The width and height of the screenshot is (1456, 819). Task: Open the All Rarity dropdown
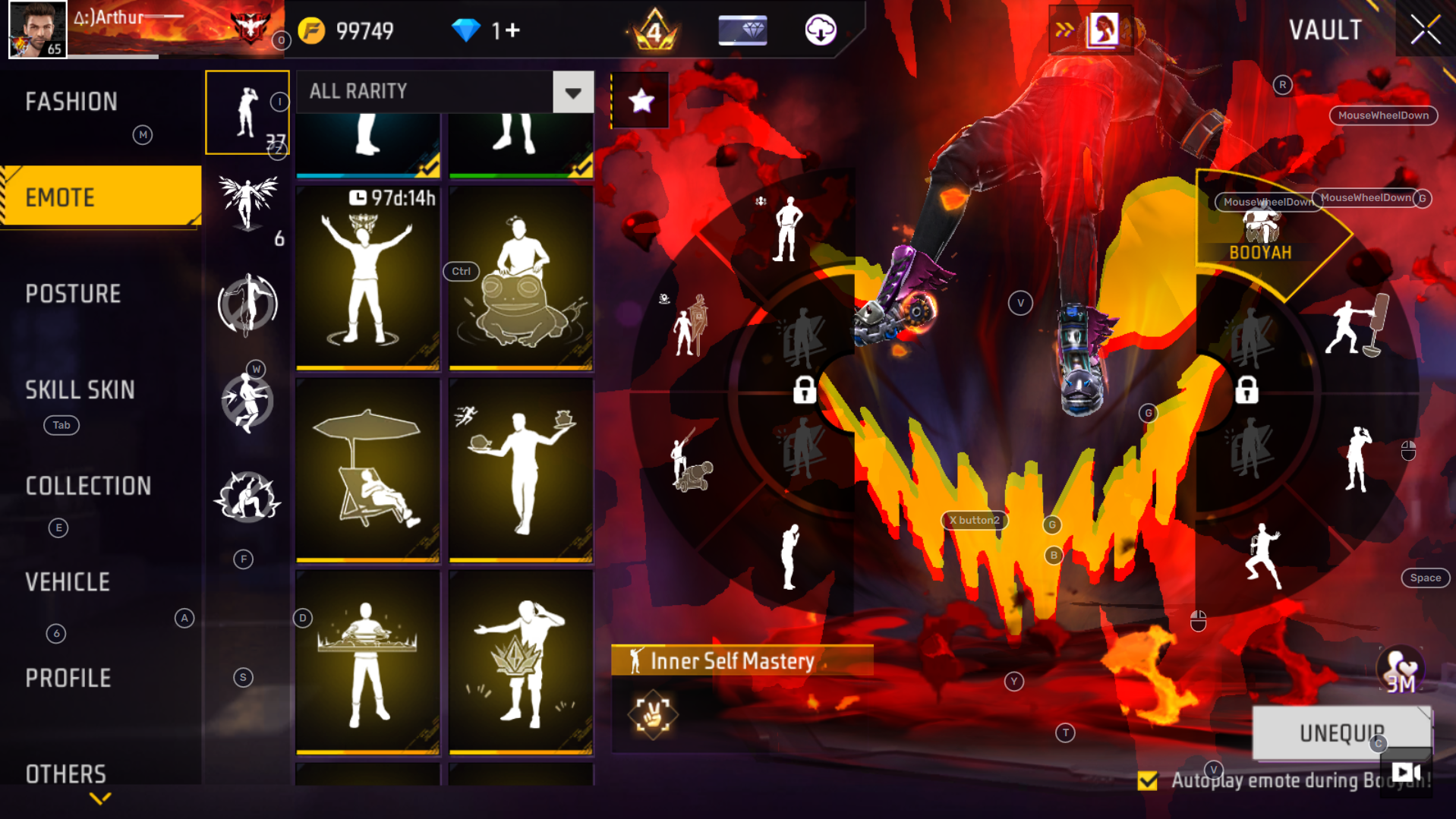pyautogui.click(x=574, y=91)
